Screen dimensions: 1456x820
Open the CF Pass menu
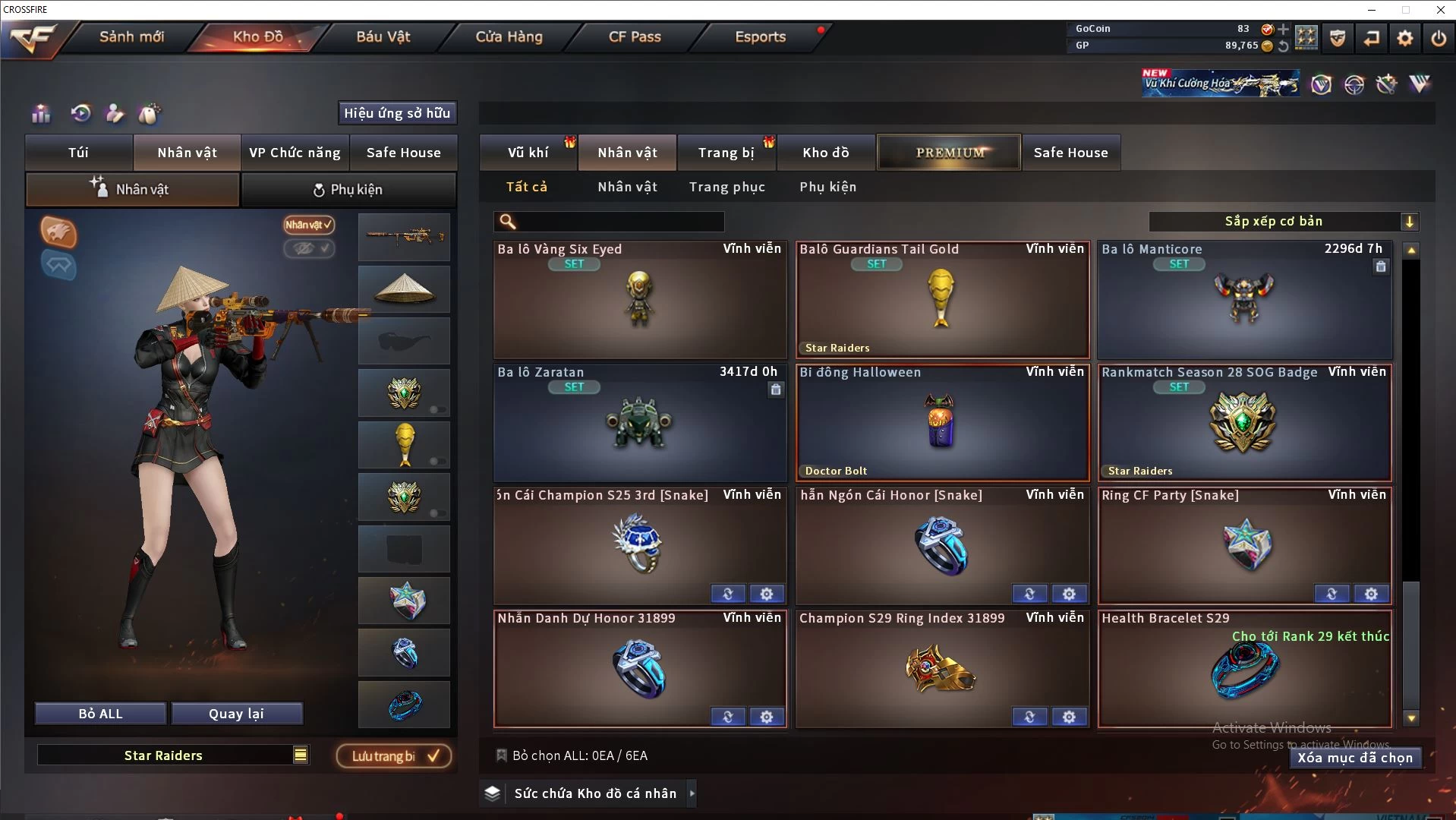point(635,36)
